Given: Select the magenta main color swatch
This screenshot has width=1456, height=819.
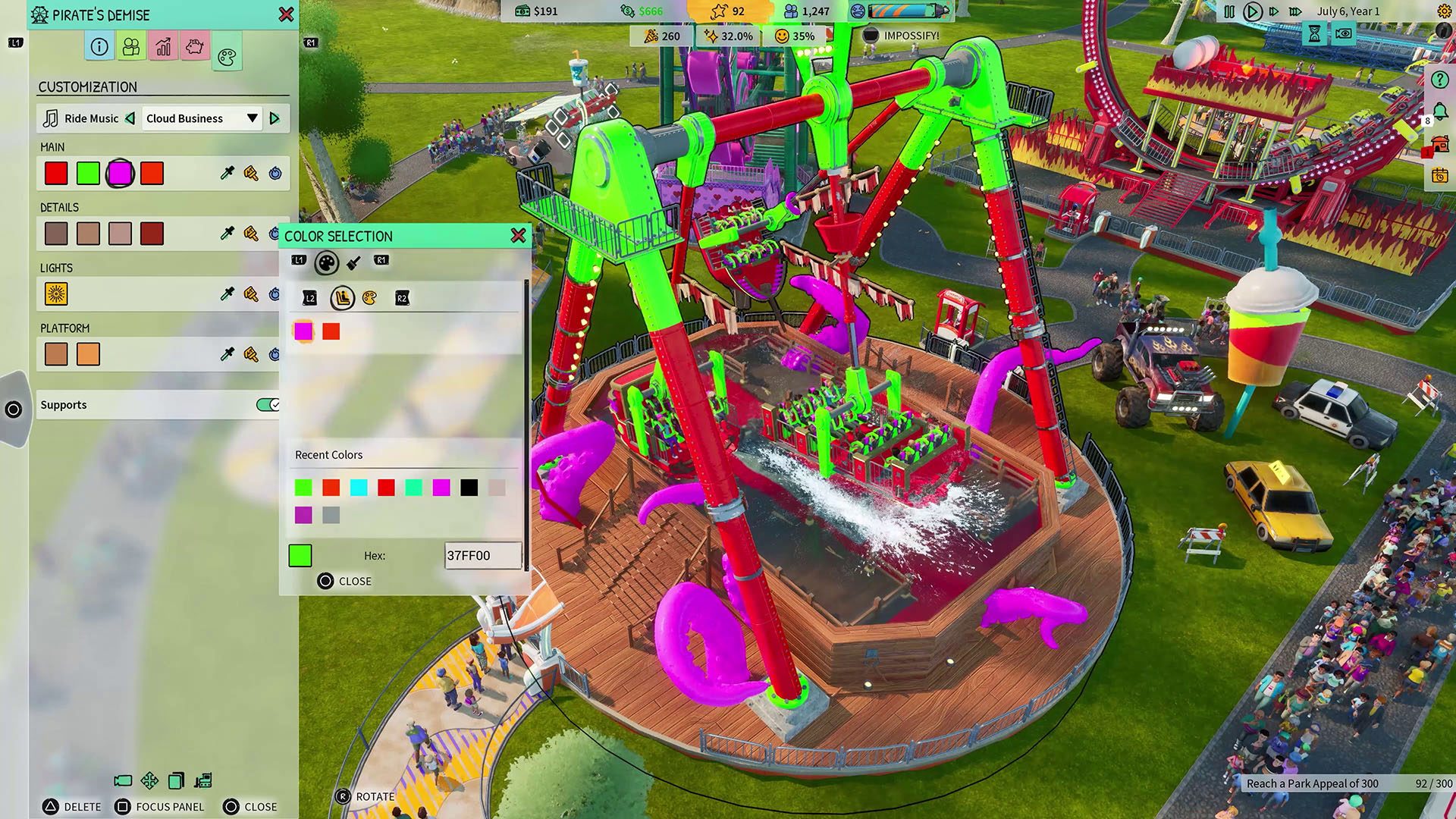Looking at the screenshot, I should pyautogui.click(x=120, y=174).
